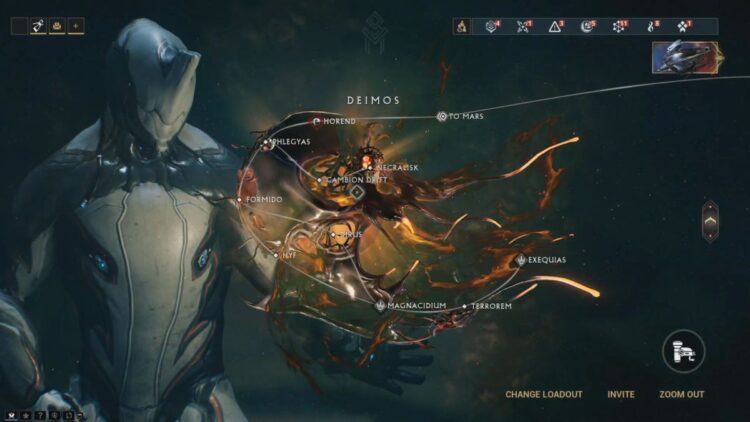Add a squad member with the plus icon
The height and width of the screenshot is (422, 750).
(76, 26)
